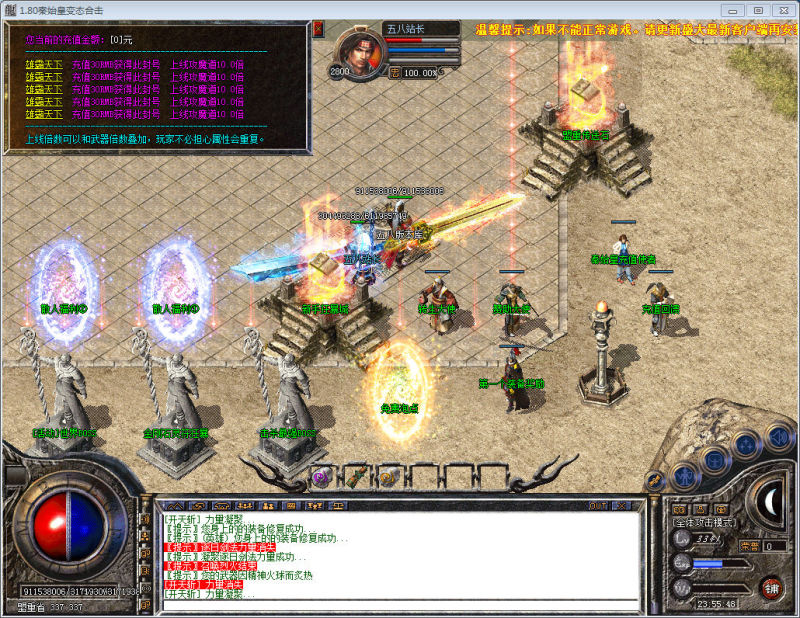Image resolution: width=800 pixels, height=618 pixels.
Task: Close chat with the X button
Action: click(x=621, y=506)
